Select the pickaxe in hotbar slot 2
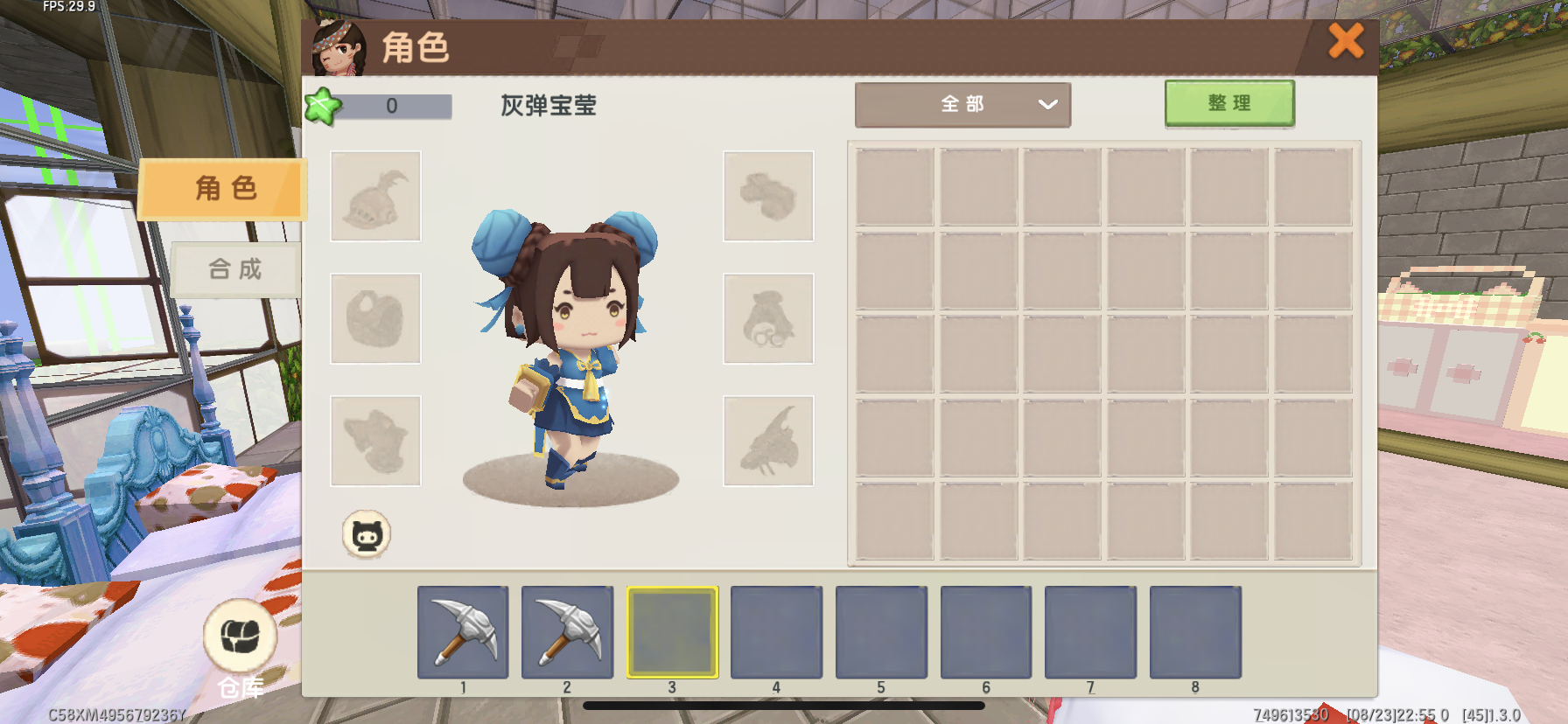 [567, 632]
